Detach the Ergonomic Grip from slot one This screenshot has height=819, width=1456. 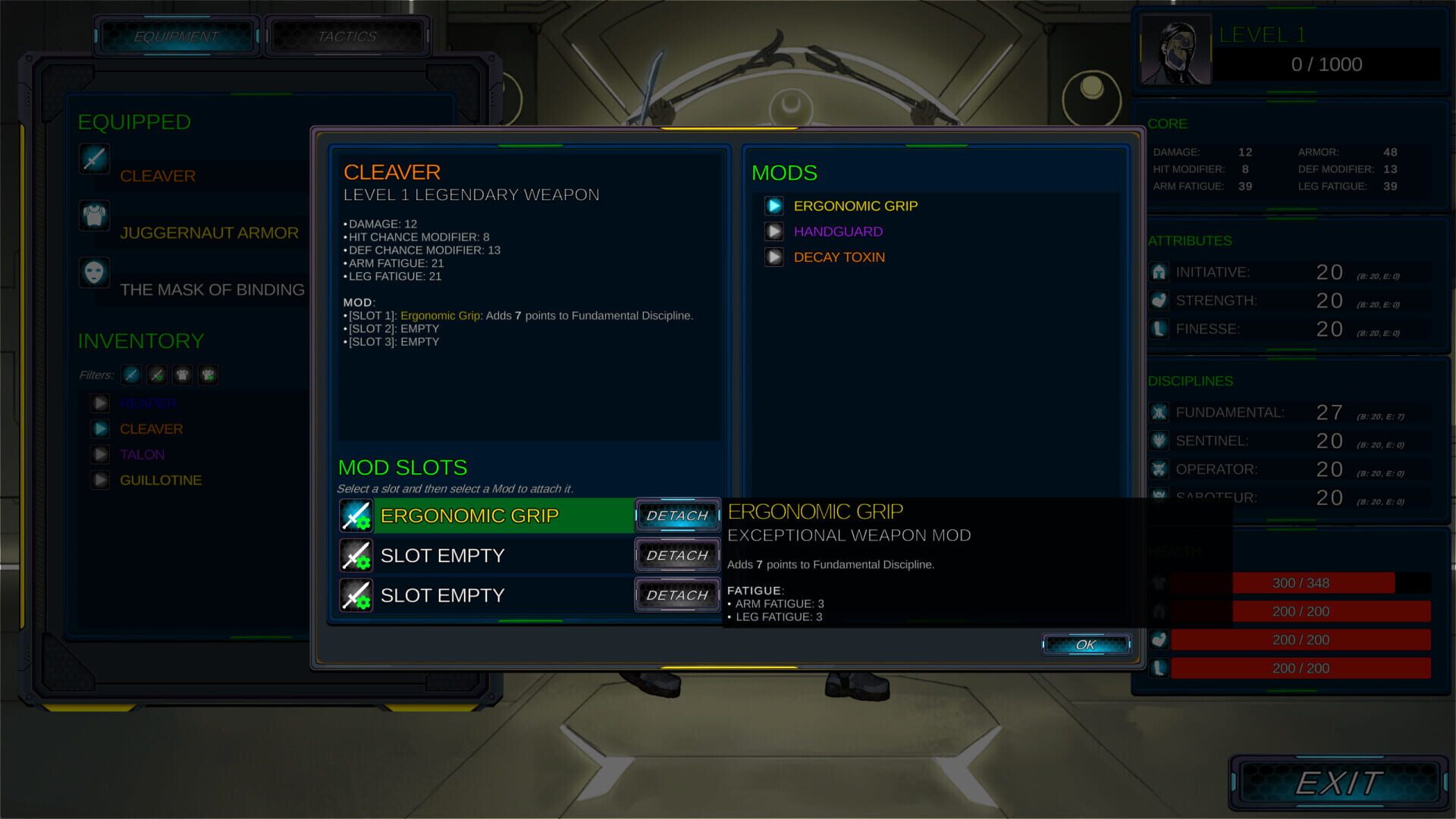point(677,516)
